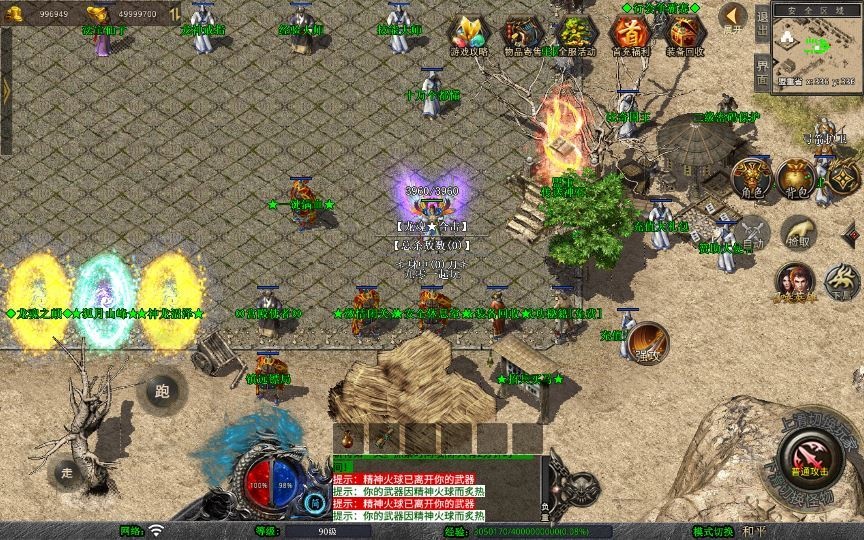Tap the 下马 dismount button
Viewport: 864px width, 540px height.
click(x=841, y=281)
